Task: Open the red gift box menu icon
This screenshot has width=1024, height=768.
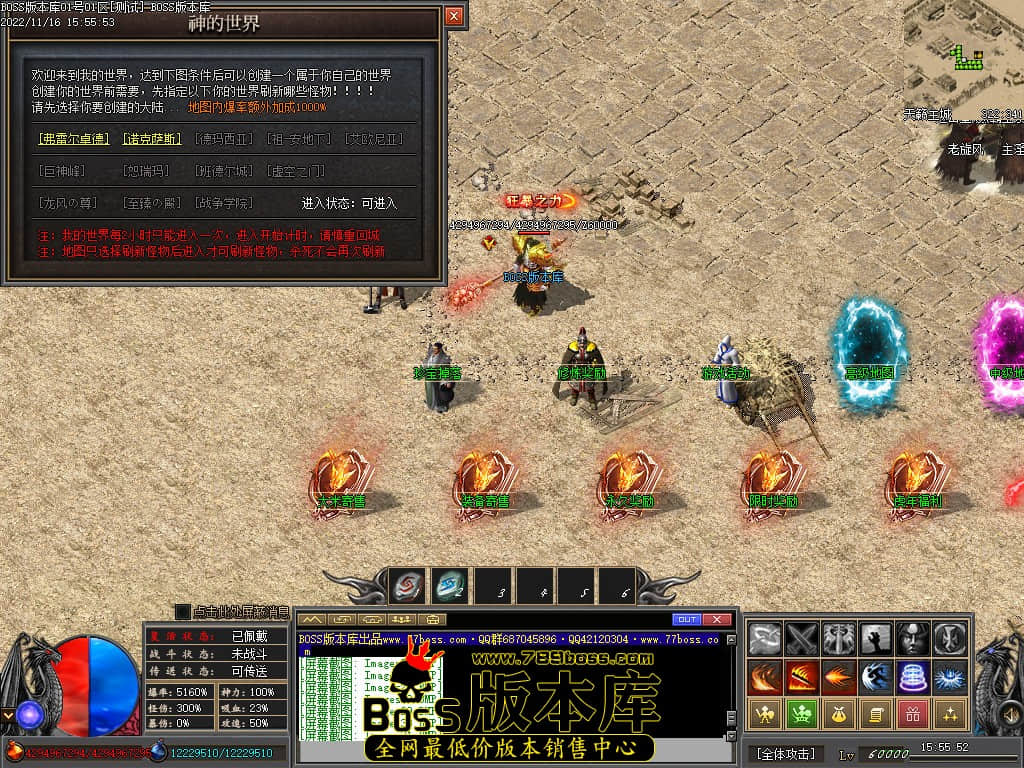Action: [912, 714]
